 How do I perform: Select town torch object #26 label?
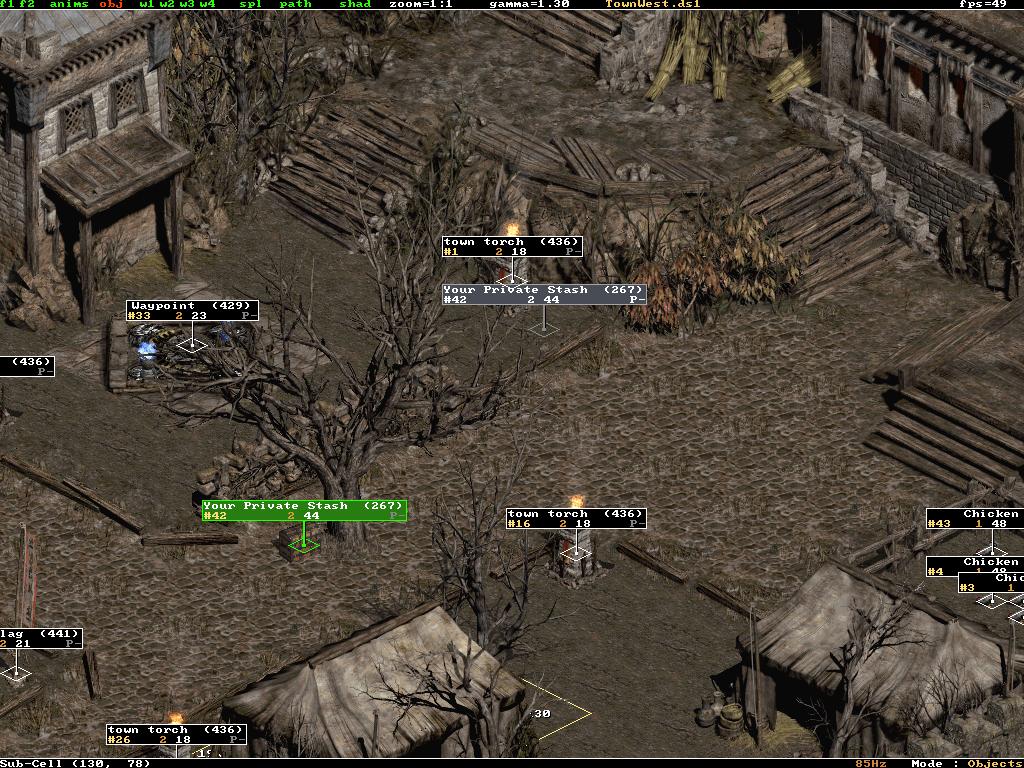pyautogui.click(x=176, y=734)
